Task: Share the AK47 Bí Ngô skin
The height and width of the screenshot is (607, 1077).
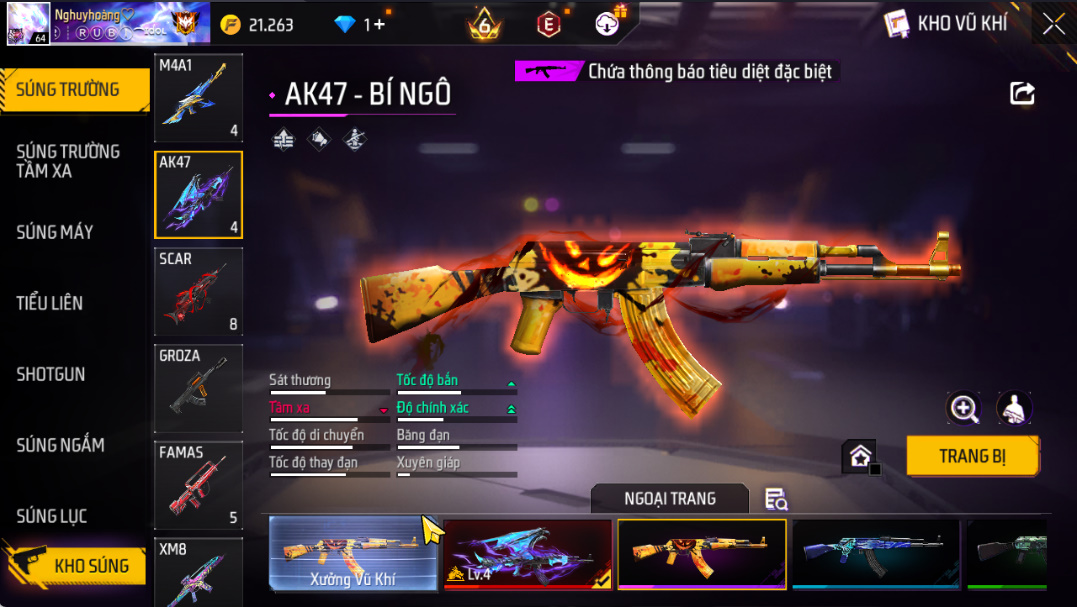Action: click(1022, 94)
